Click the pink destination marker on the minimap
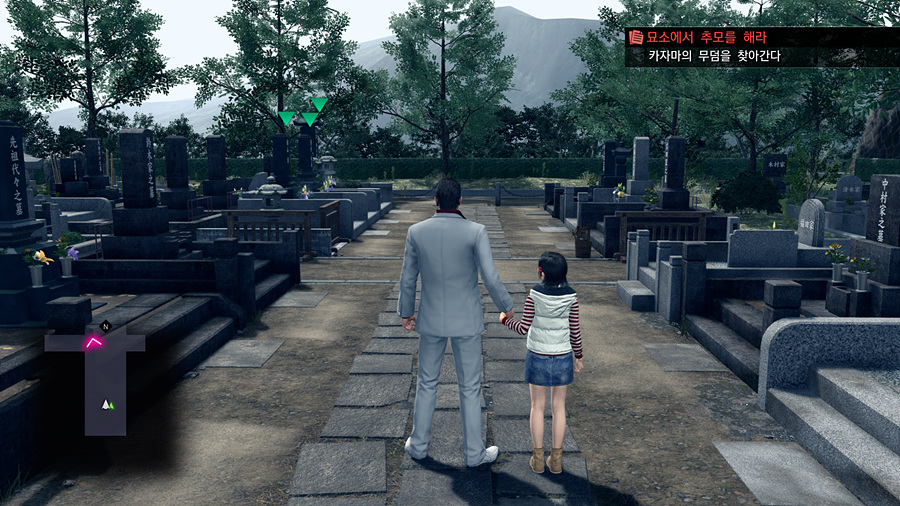Viewport: 900px width, 506px height. (94, 343)
